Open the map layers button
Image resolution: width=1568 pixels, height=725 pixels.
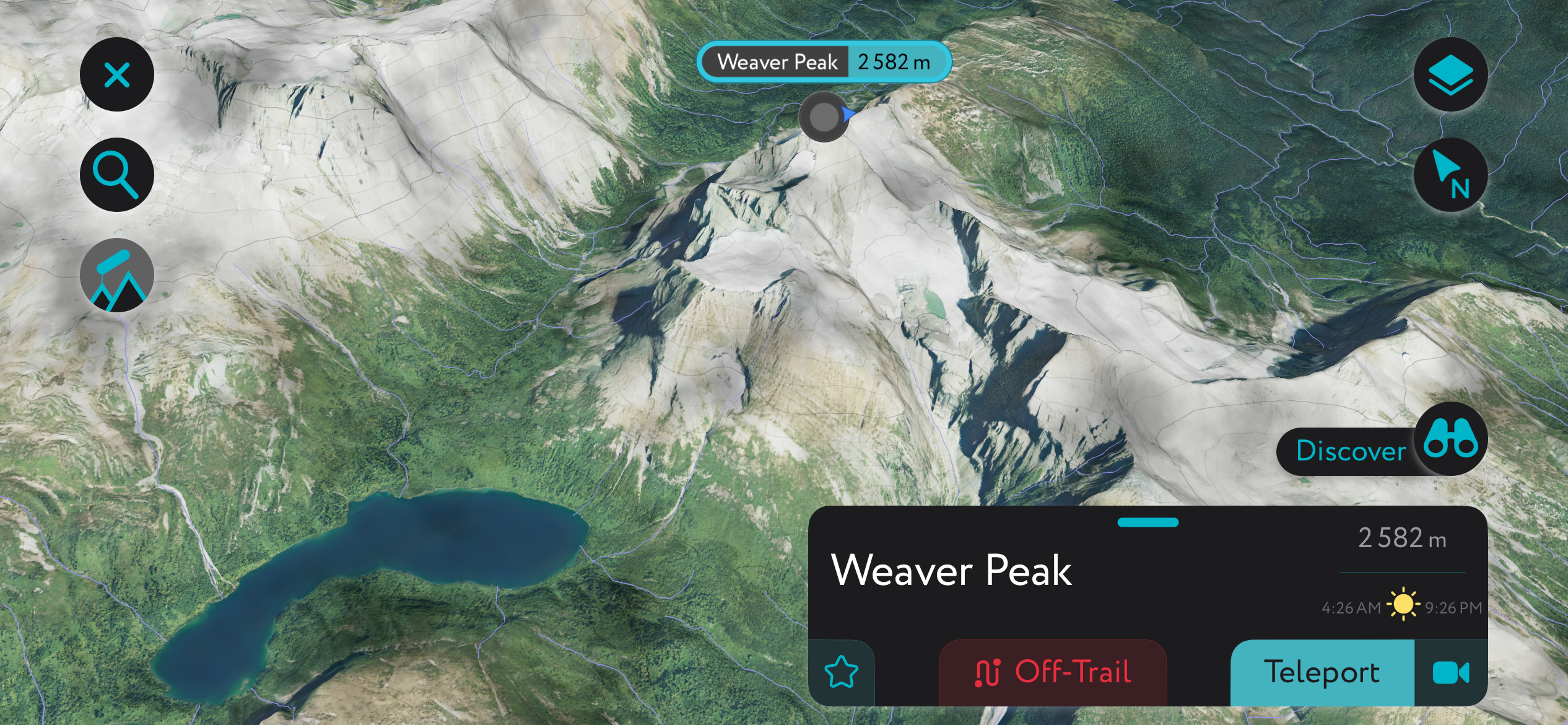click(1450, 75)
